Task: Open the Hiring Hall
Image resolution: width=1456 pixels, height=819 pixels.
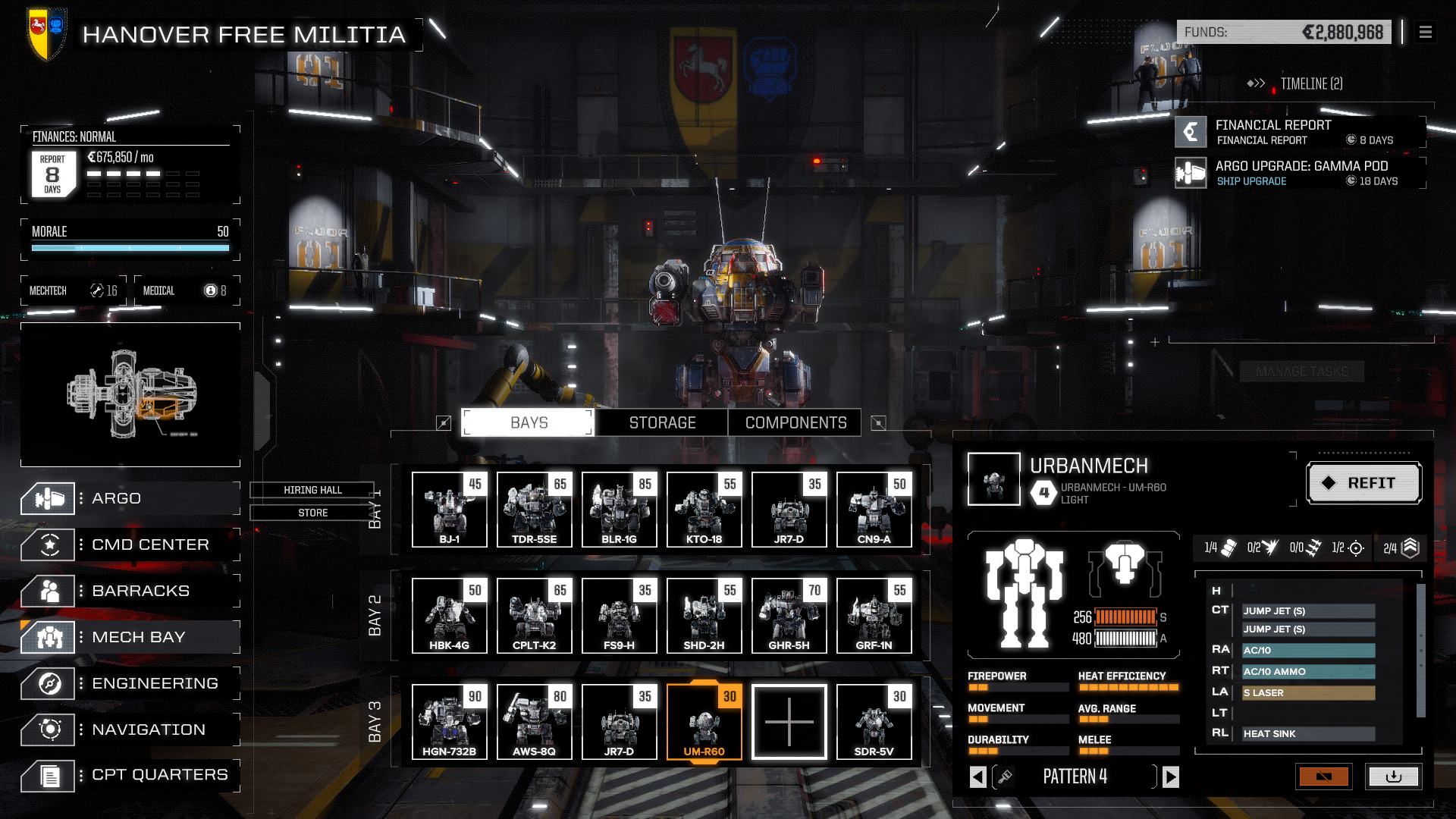Action: 312,490
